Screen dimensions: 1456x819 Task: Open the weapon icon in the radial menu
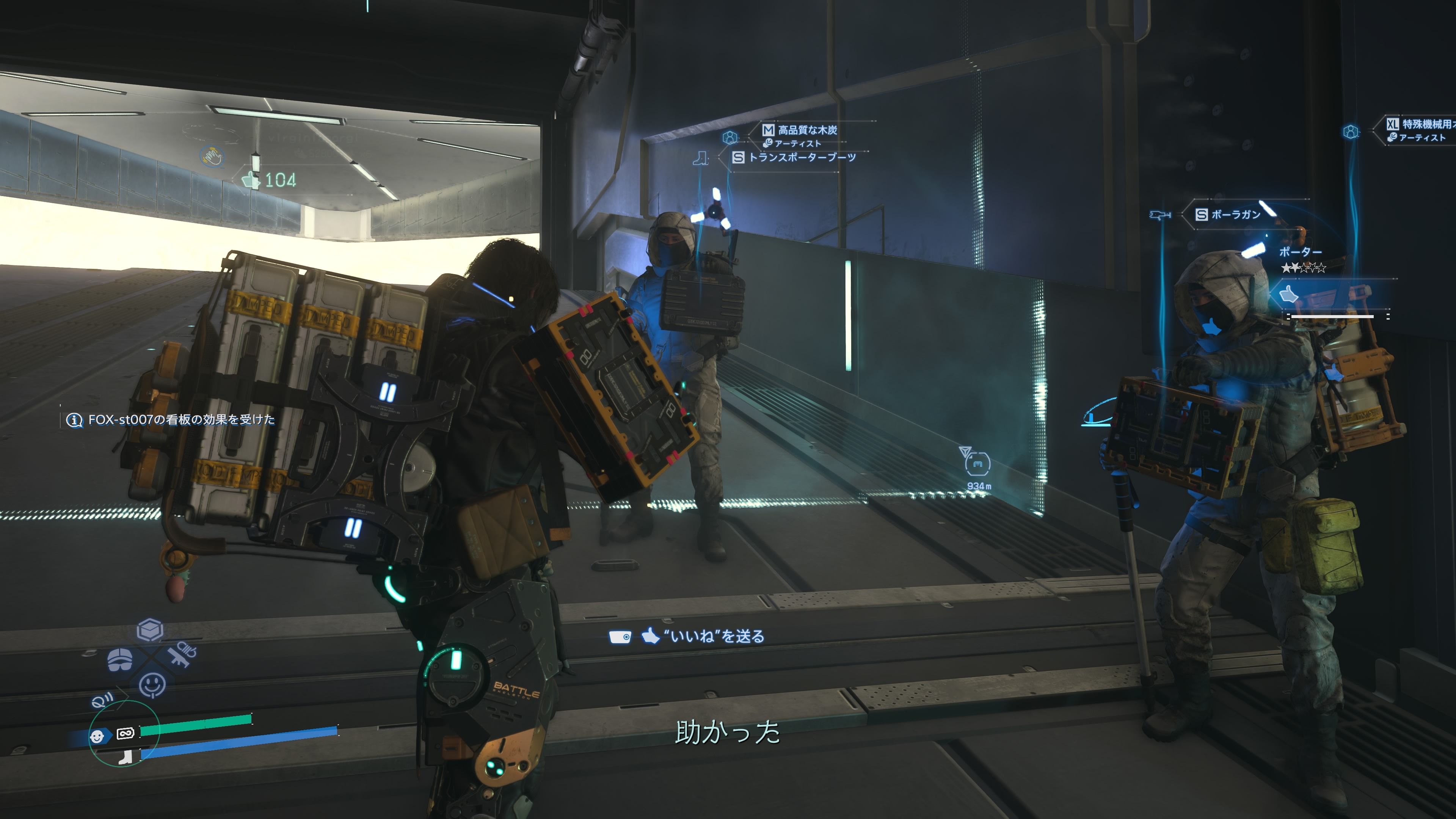(182, 654)
